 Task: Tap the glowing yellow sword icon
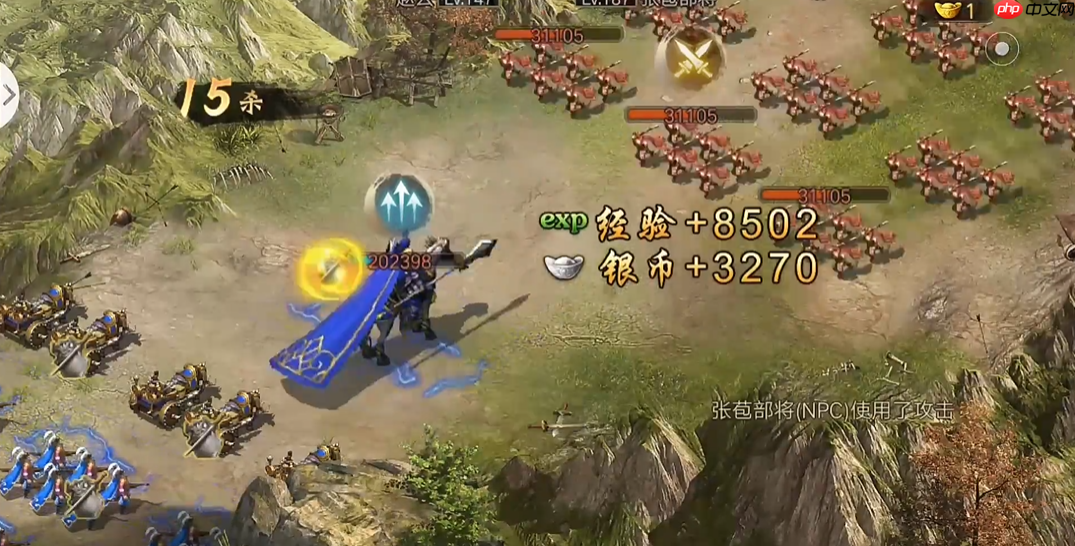click(331, 267)
